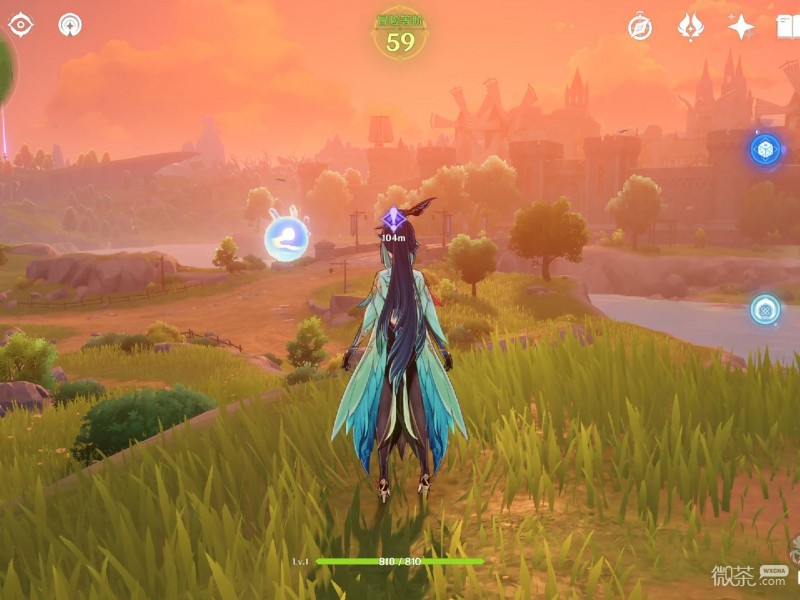800x600 pixels.
Task: Open the green circular minimap
Action: click(5, 70)
